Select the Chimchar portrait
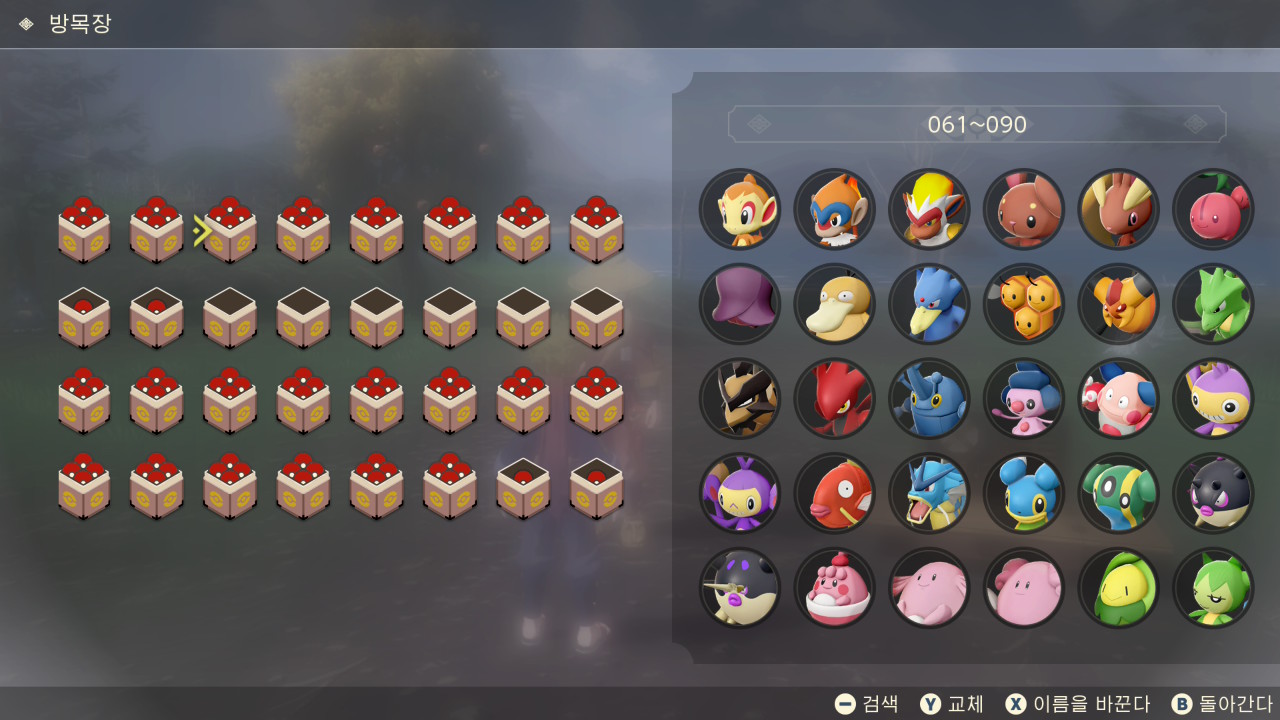This screenshot has width=1280, height=720. click(740, 209)
